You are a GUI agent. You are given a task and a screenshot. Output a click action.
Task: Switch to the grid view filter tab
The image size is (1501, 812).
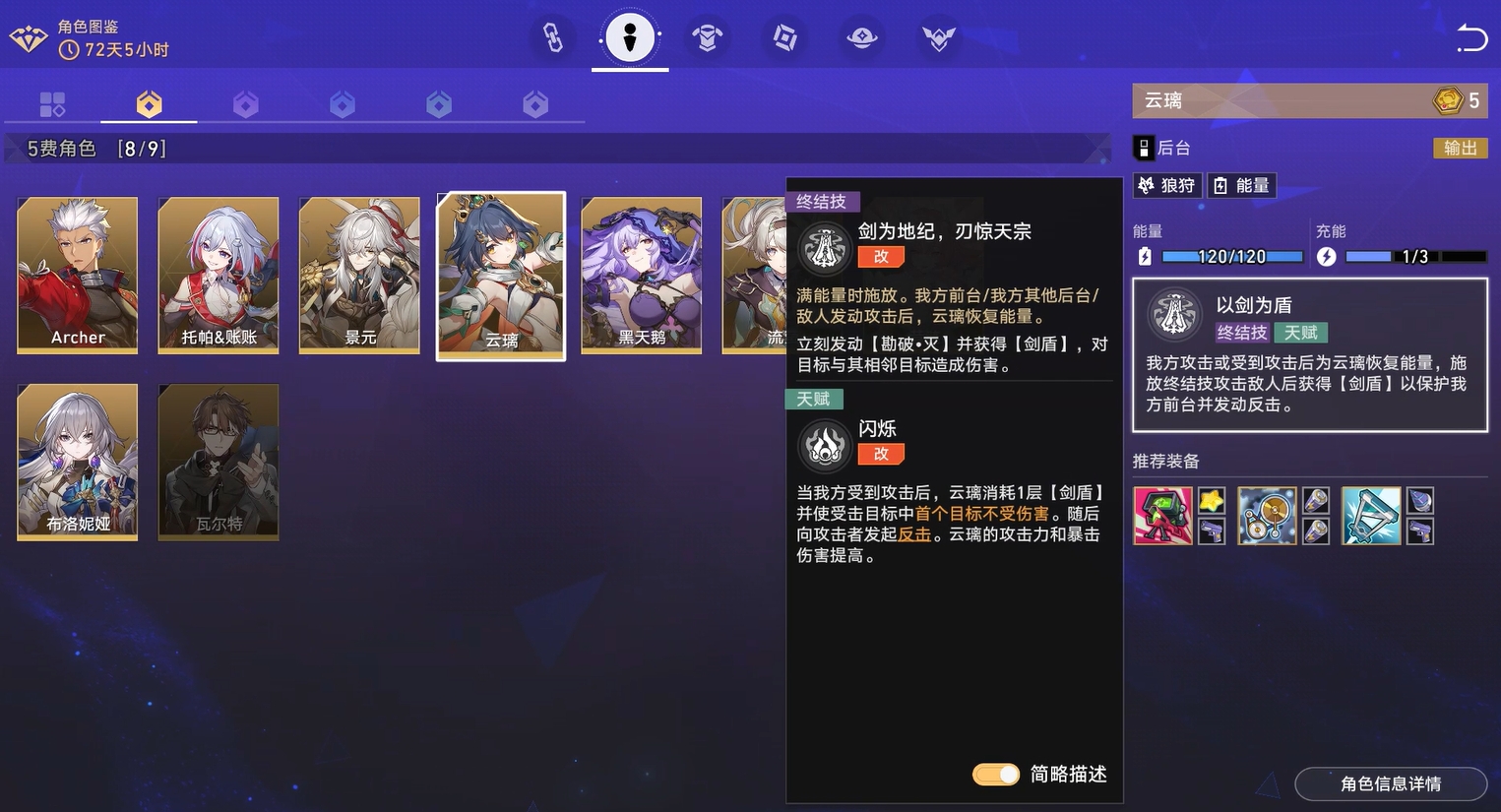(x=52, y=102)
